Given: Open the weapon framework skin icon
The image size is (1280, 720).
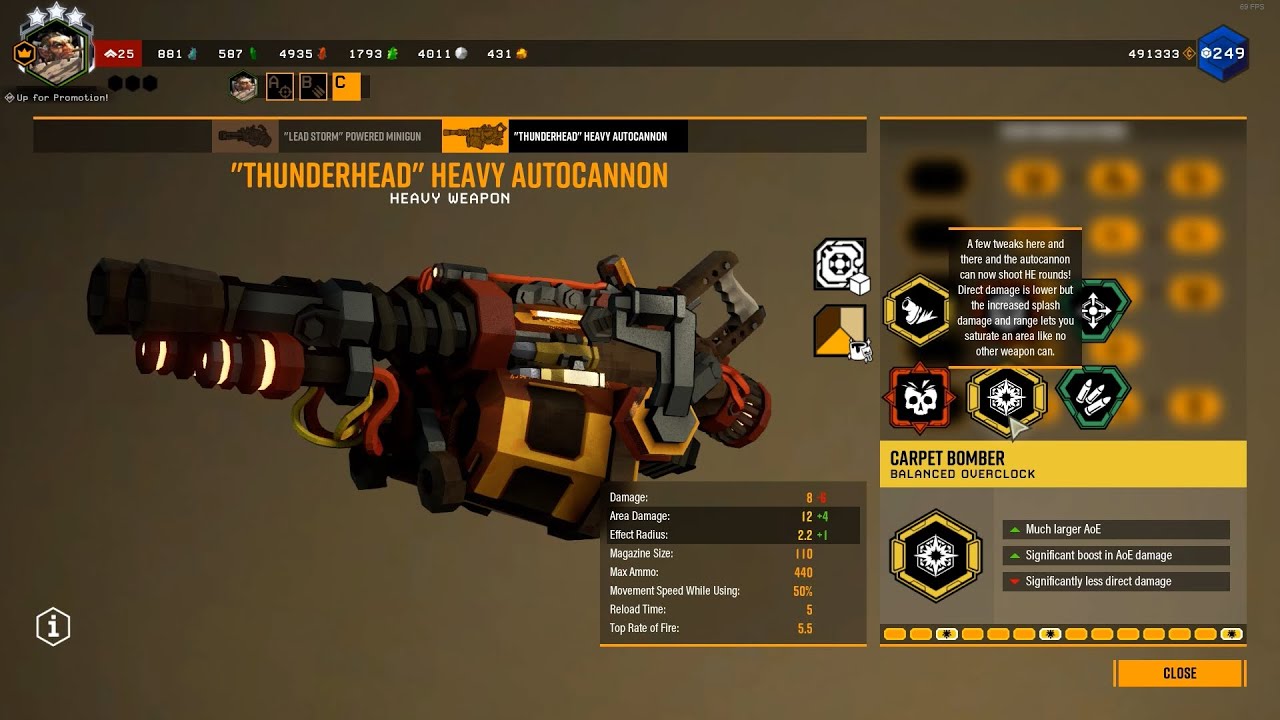Looking at the screenshot, I should pyautogui.click(x=840, y=265).
